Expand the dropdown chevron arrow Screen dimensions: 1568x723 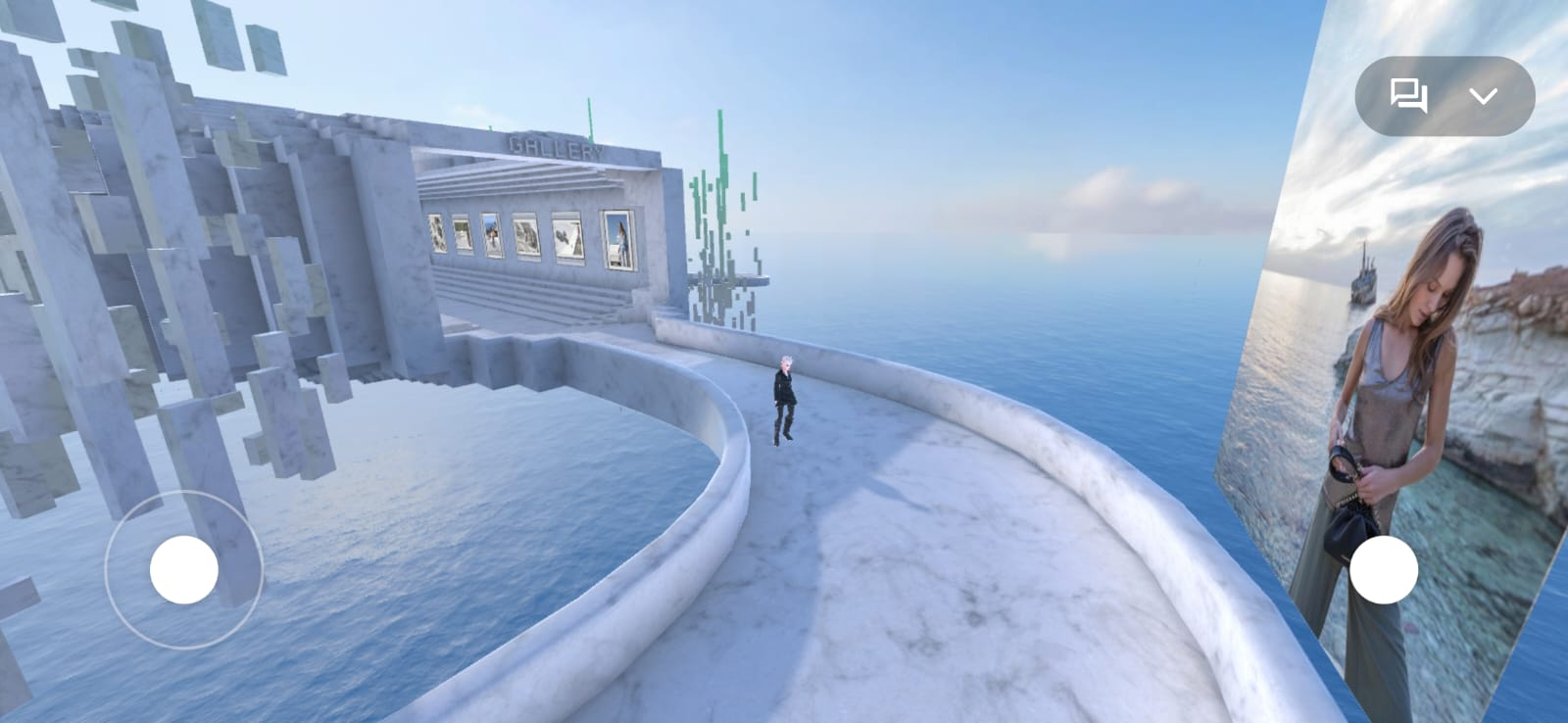point(1484,96)
